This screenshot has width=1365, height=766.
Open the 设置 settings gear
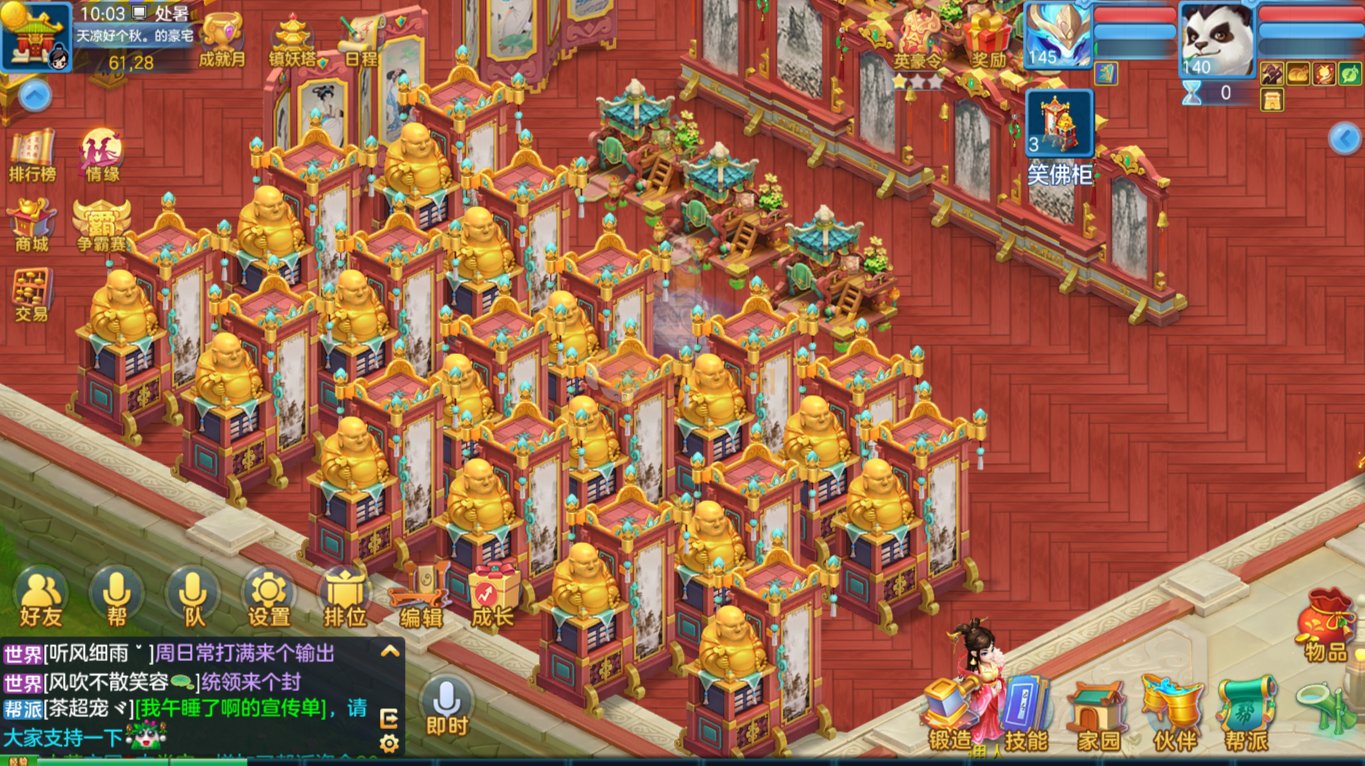click(268, 595)
